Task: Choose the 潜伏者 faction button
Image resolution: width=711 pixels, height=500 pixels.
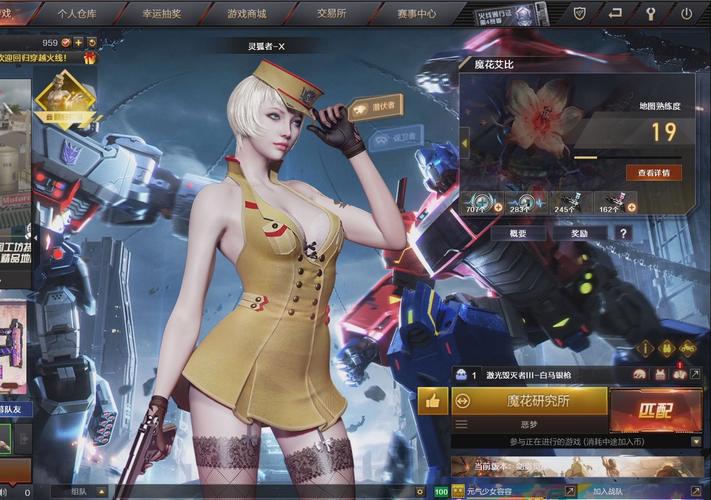Action: coord(374,105)
